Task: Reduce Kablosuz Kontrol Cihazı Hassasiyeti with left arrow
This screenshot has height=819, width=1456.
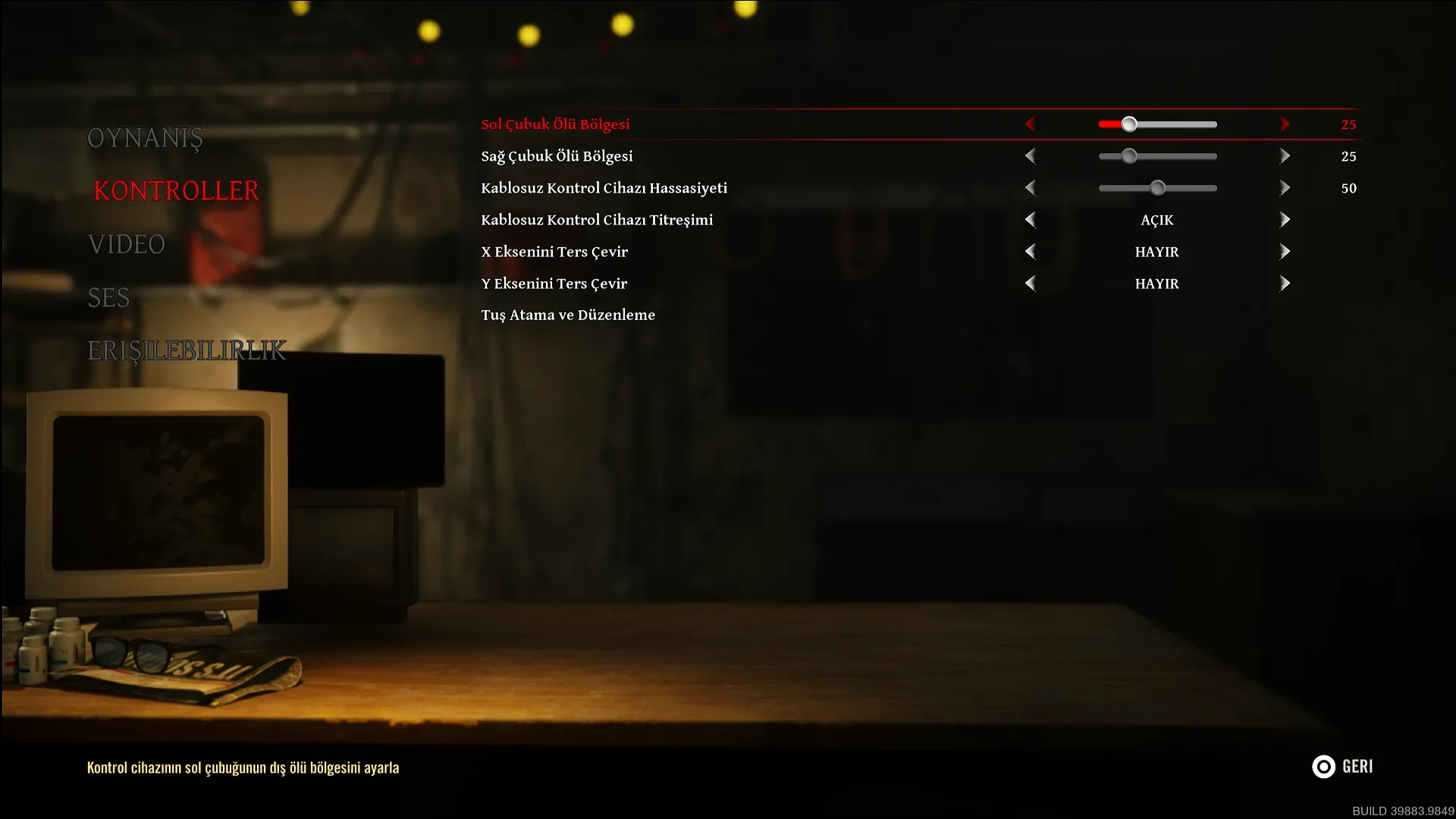Action: pyautogui.click(x=1030, y=188)
